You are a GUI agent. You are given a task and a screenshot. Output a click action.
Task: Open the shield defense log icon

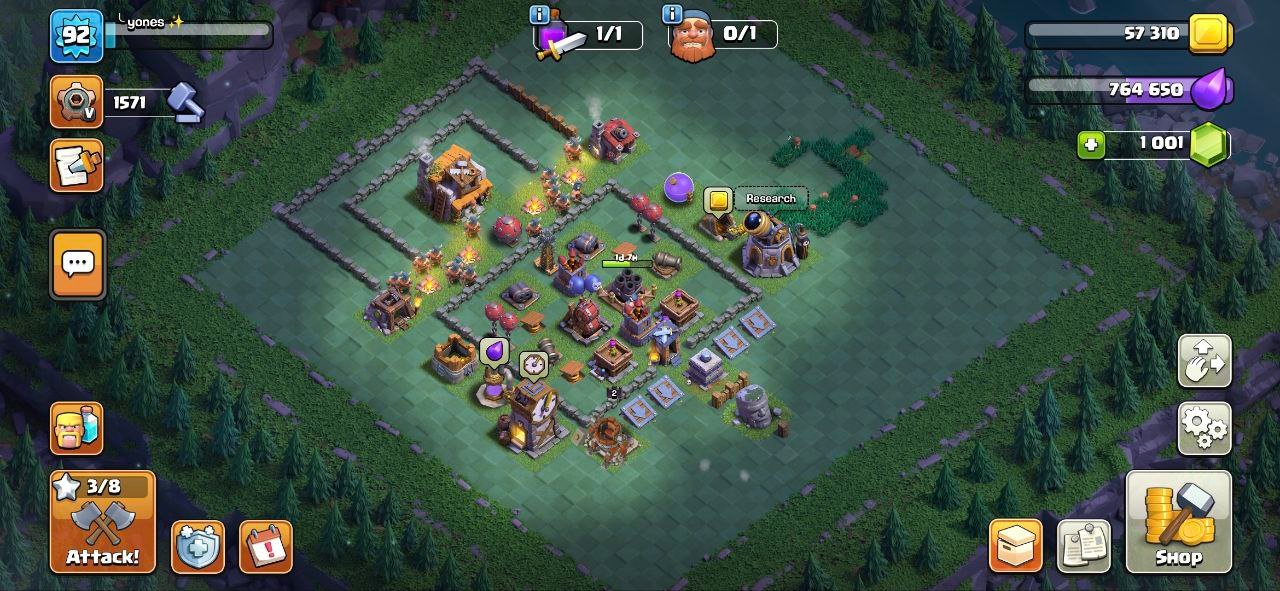pos(197,546)
